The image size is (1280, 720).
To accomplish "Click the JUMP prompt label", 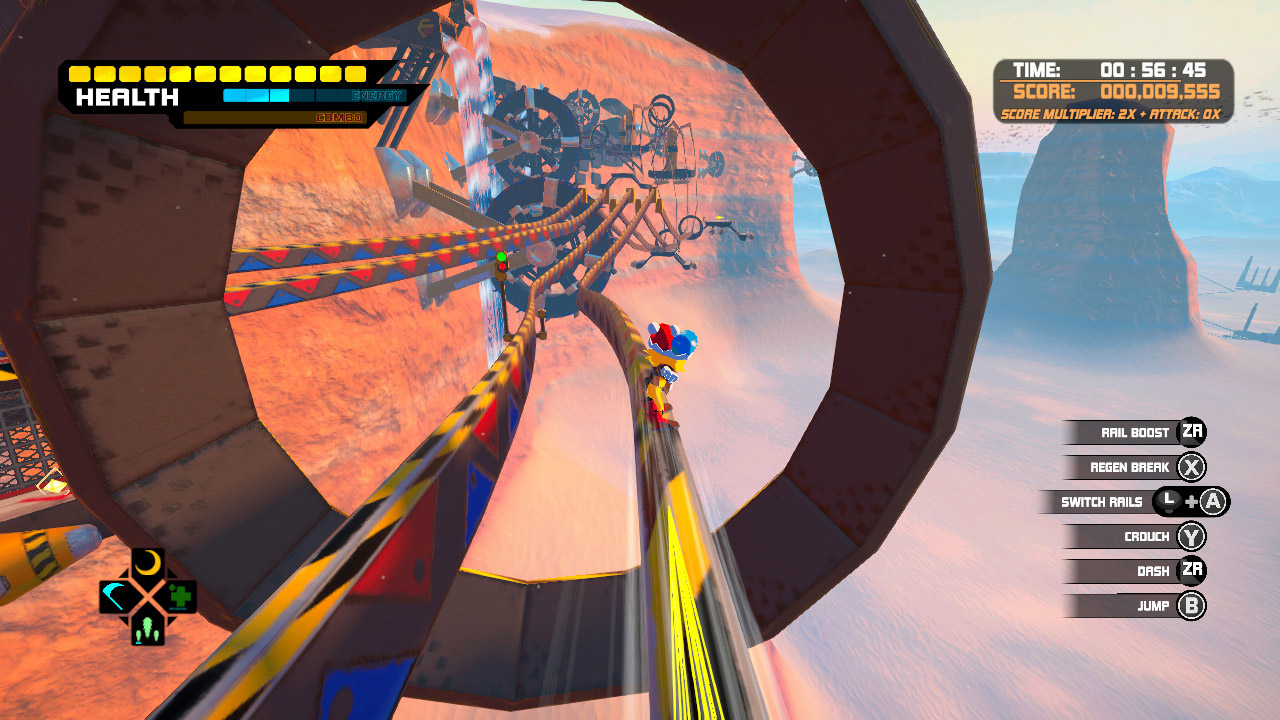I will pos(1152,605).
